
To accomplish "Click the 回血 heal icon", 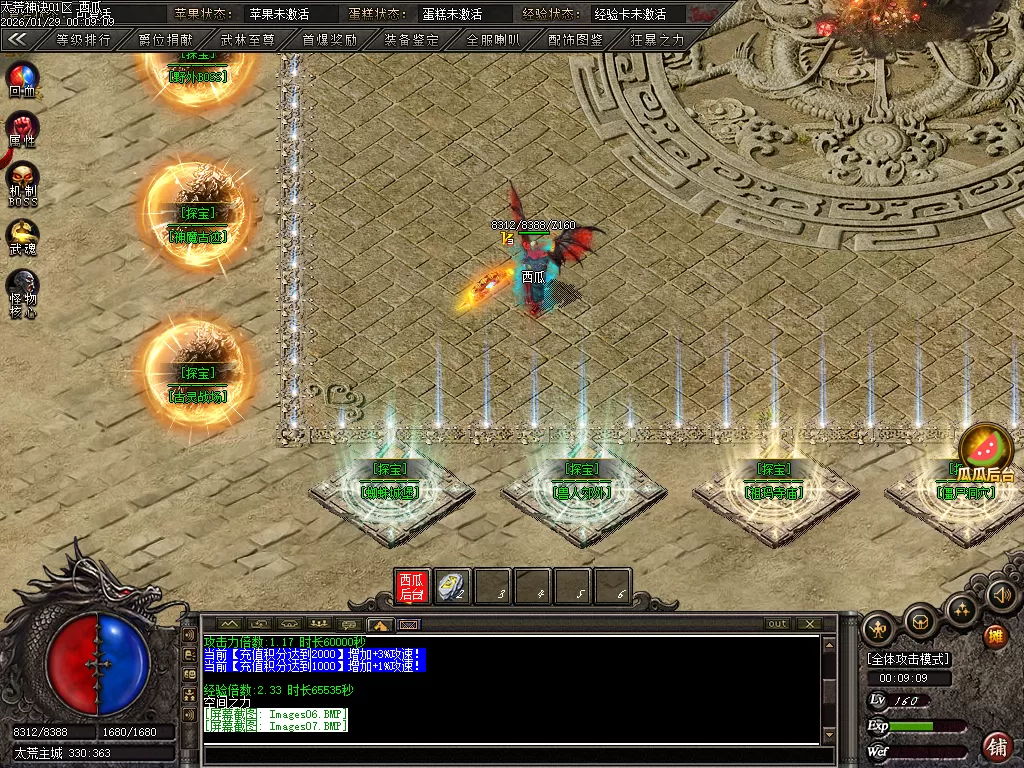I will click(22, 77).
